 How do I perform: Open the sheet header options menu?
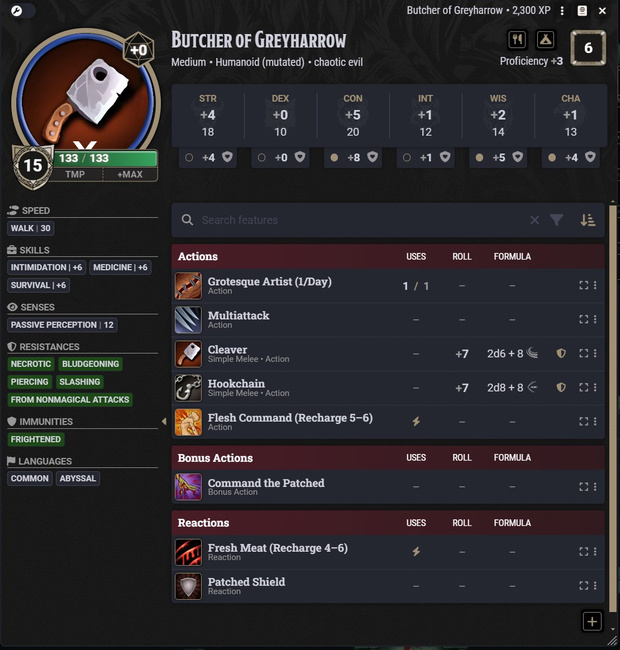563,10
